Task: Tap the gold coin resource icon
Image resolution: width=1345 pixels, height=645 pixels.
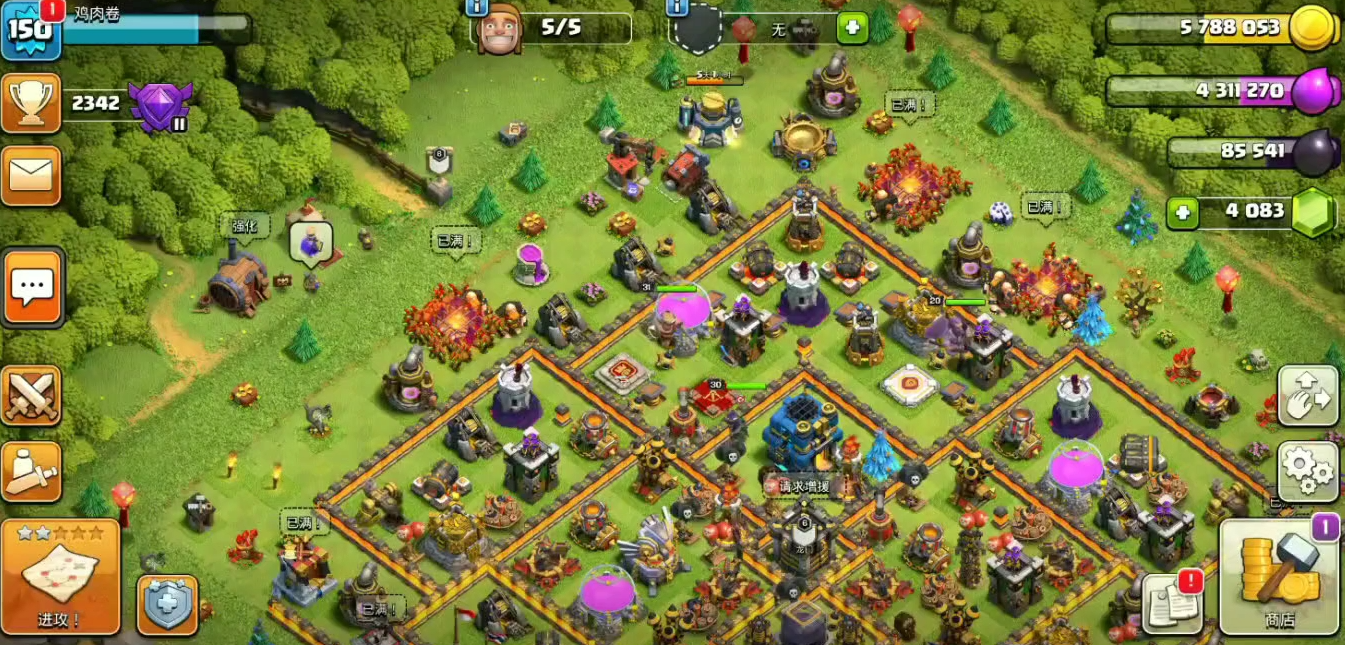Action: pyautogui.click(x=1312, y=28)
